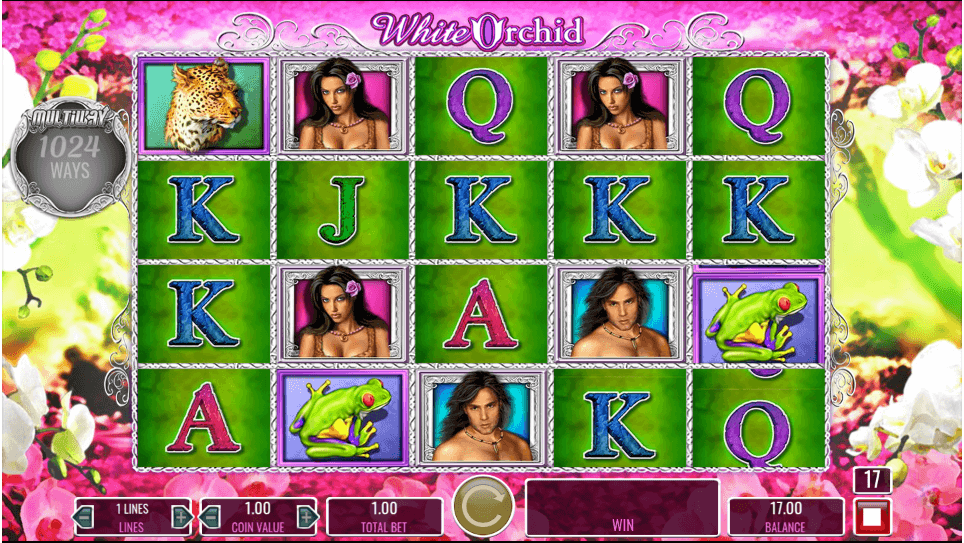Lower the coin value
The width and height of the screenshot is (964, 543).
click(210, 517)
